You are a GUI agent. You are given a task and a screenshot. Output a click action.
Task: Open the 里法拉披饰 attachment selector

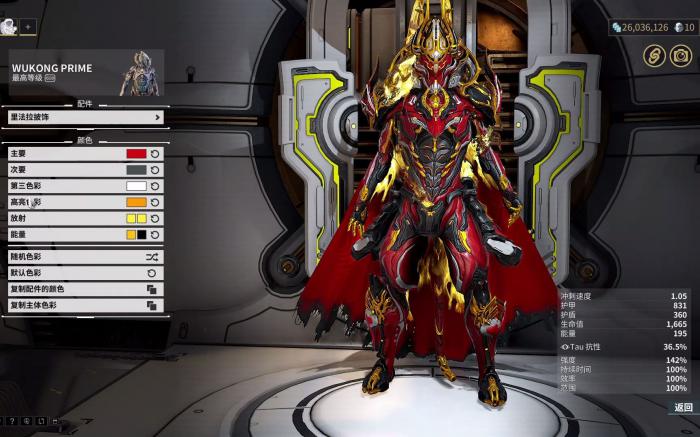coord(84,117)
